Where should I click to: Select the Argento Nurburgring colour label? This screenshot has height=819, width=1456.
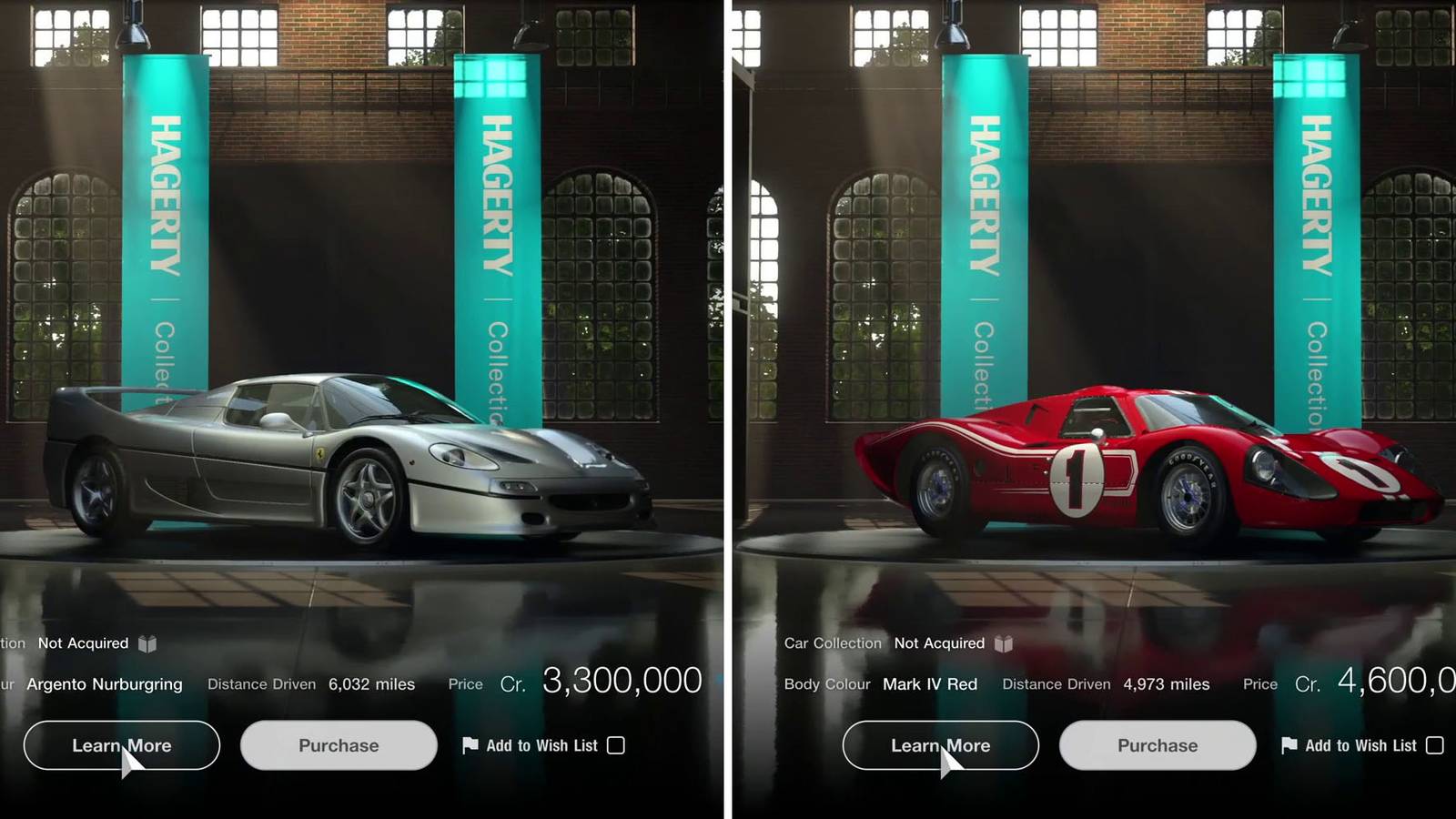(x=106, y=683)
